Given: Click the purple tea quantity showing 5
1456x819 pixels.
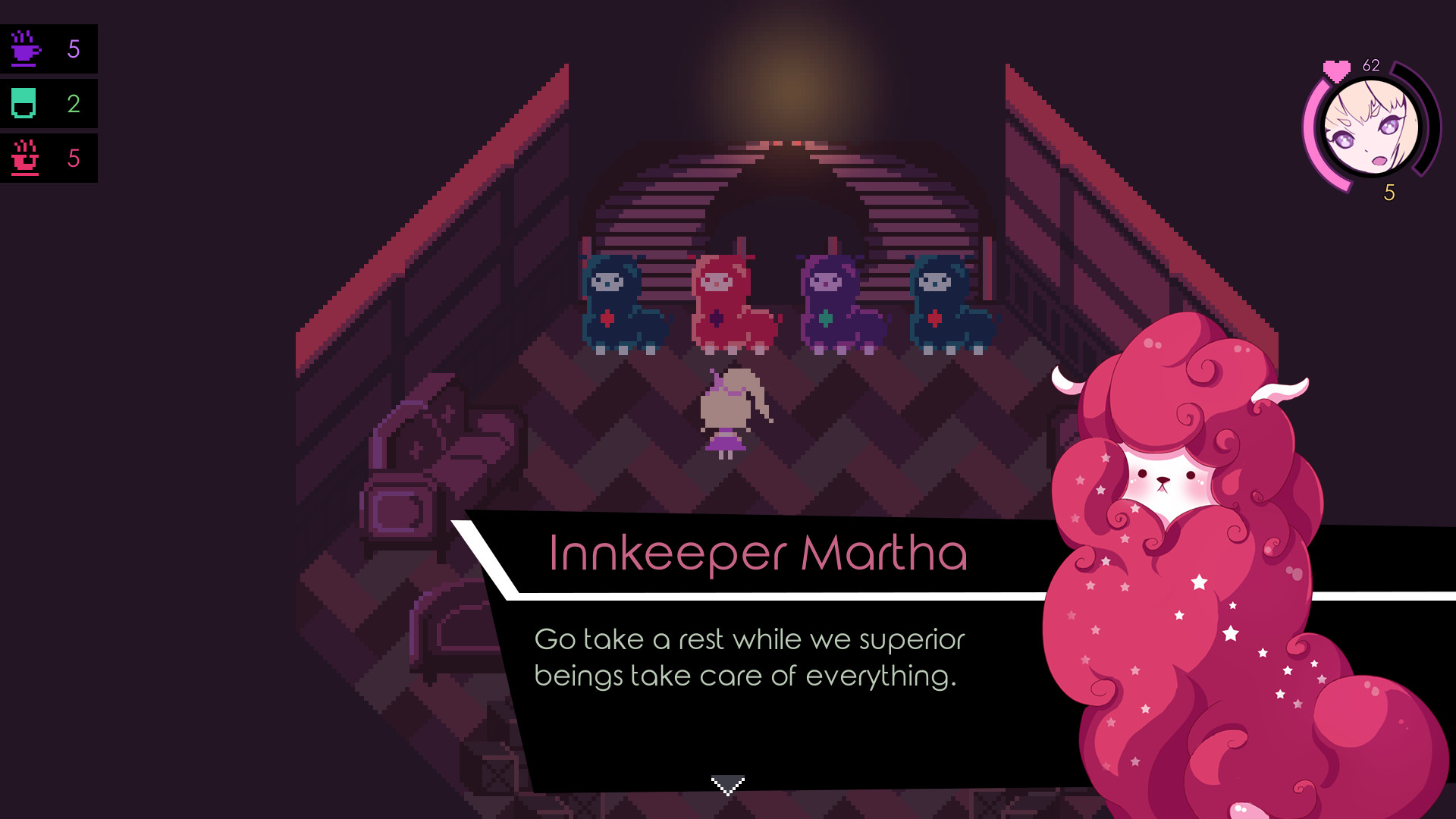Looking at the screenshot, I should pos(74,48).
